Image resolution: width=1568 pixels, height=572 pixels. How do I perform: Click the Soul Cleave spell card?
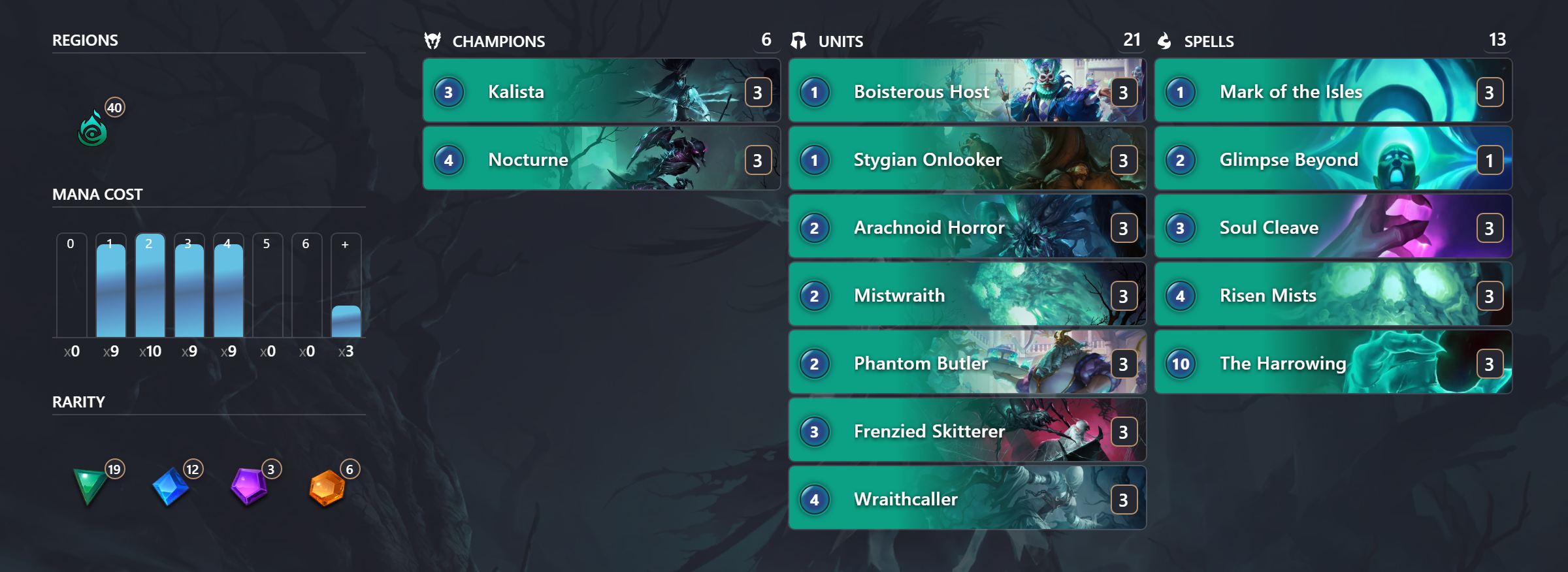coord(1333,227)
